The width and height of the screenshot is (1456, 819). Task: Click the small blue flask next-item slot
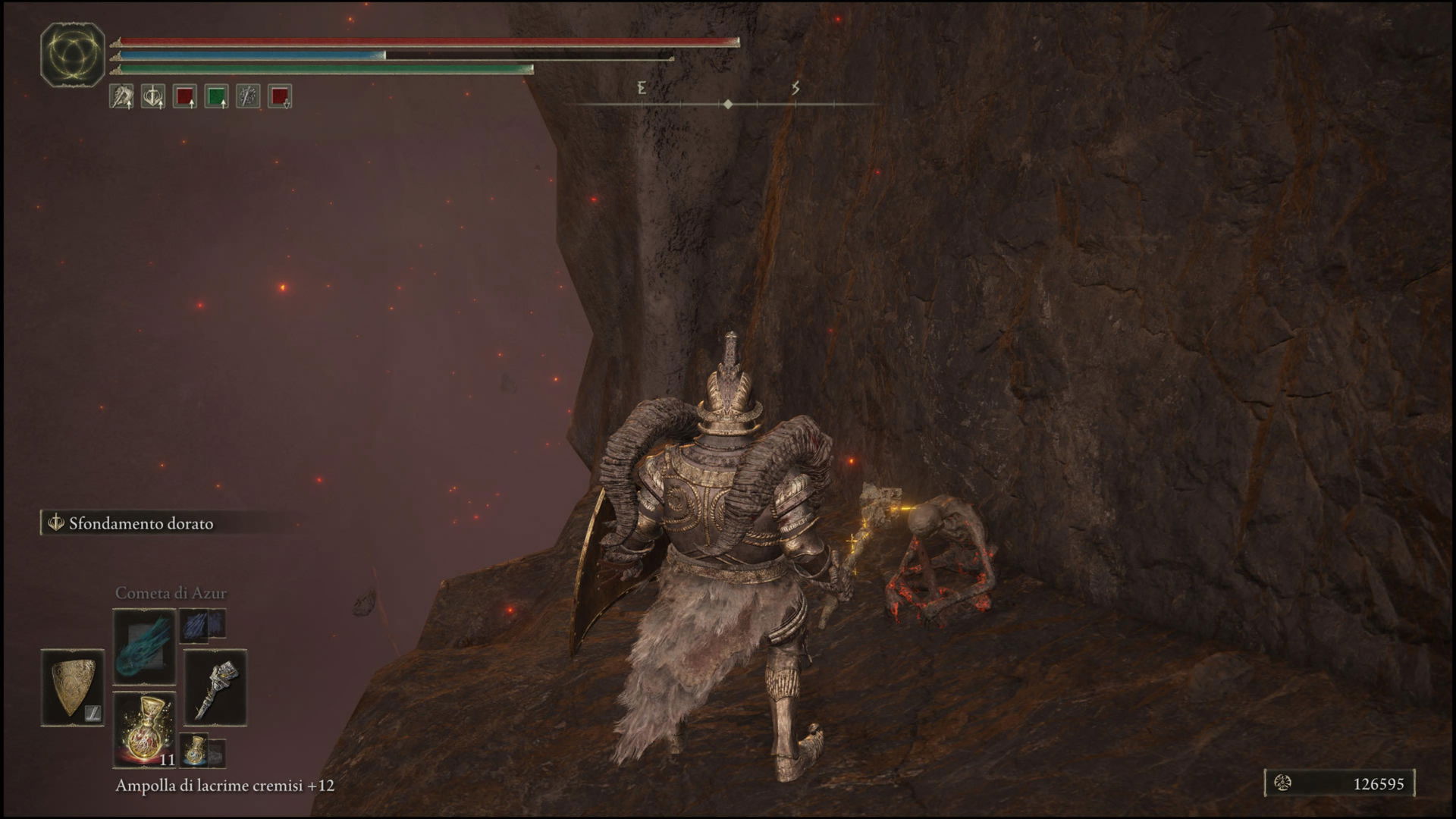(x=195, y=749)
